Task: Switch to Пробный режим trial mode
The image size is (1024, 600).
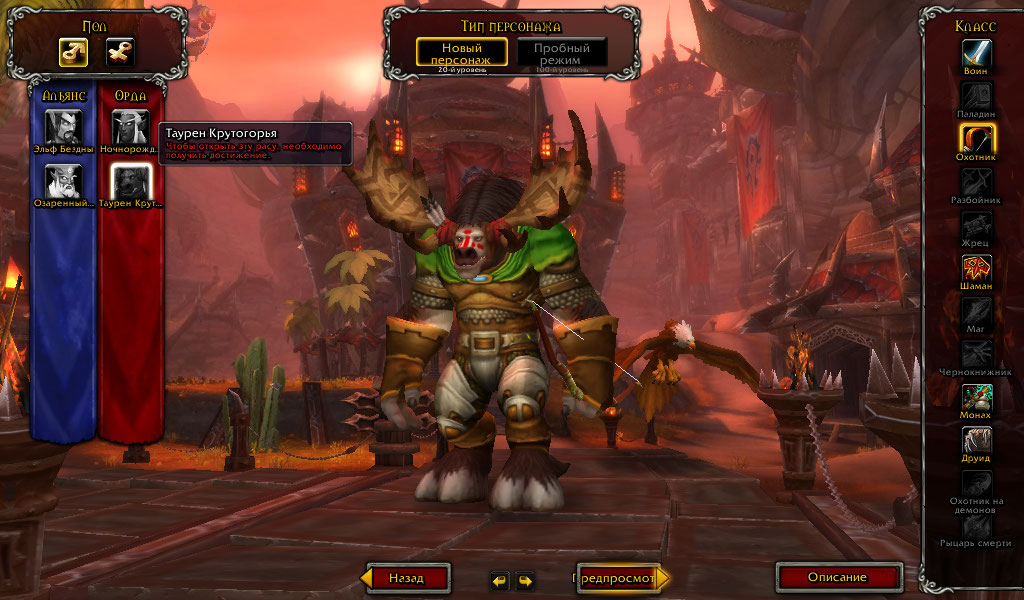Action: coord(561,53)
